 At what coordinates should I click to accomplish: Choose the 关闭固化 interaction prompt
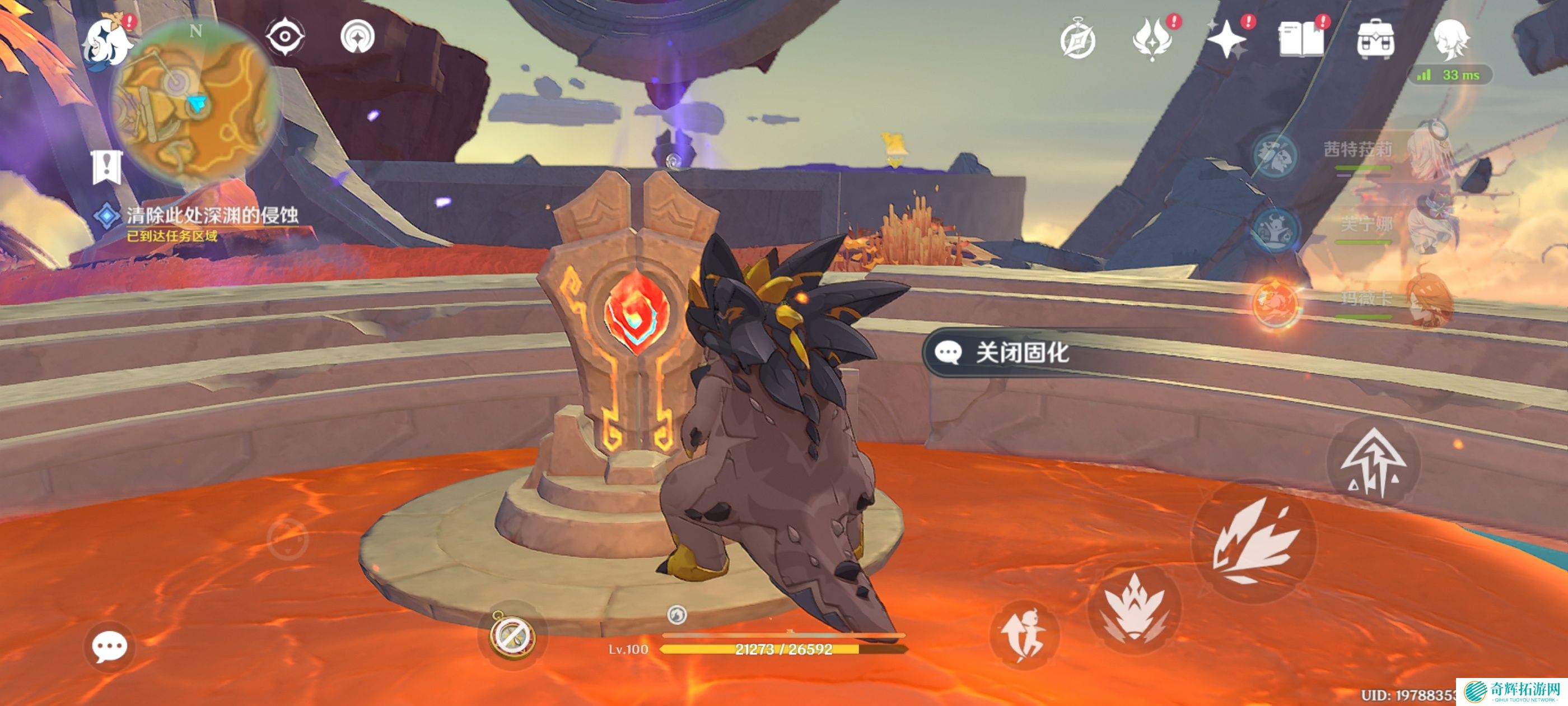pos(1021,352)
